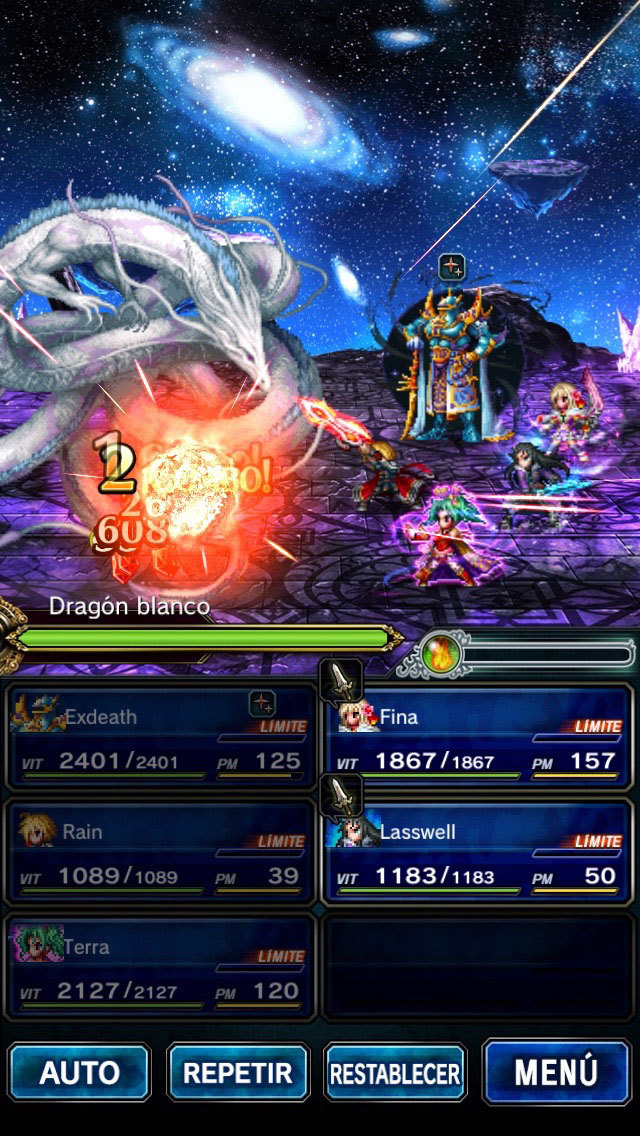Image resolution: width=640 pixels, height=1136 pixels.
Task: Select the REPETIR button
Action: pos(237,1073)
